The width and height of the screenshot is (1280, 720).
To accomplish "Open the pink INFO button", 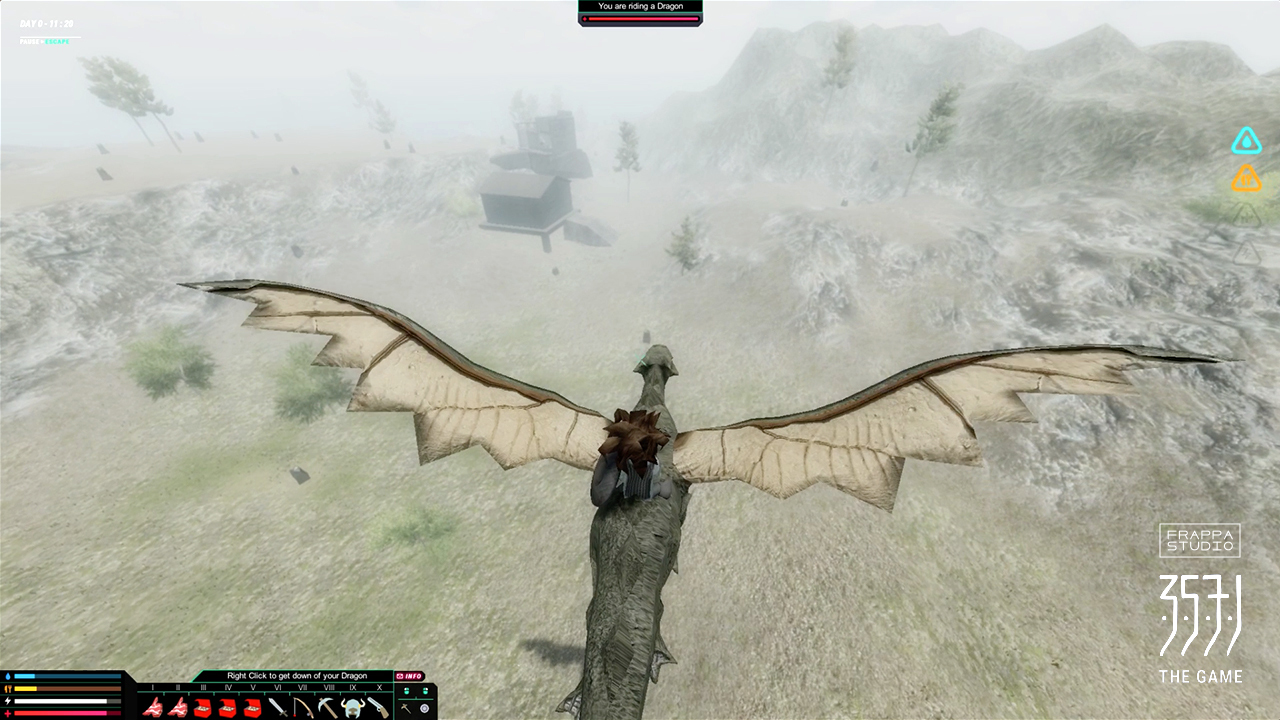I will pos(410,676).
